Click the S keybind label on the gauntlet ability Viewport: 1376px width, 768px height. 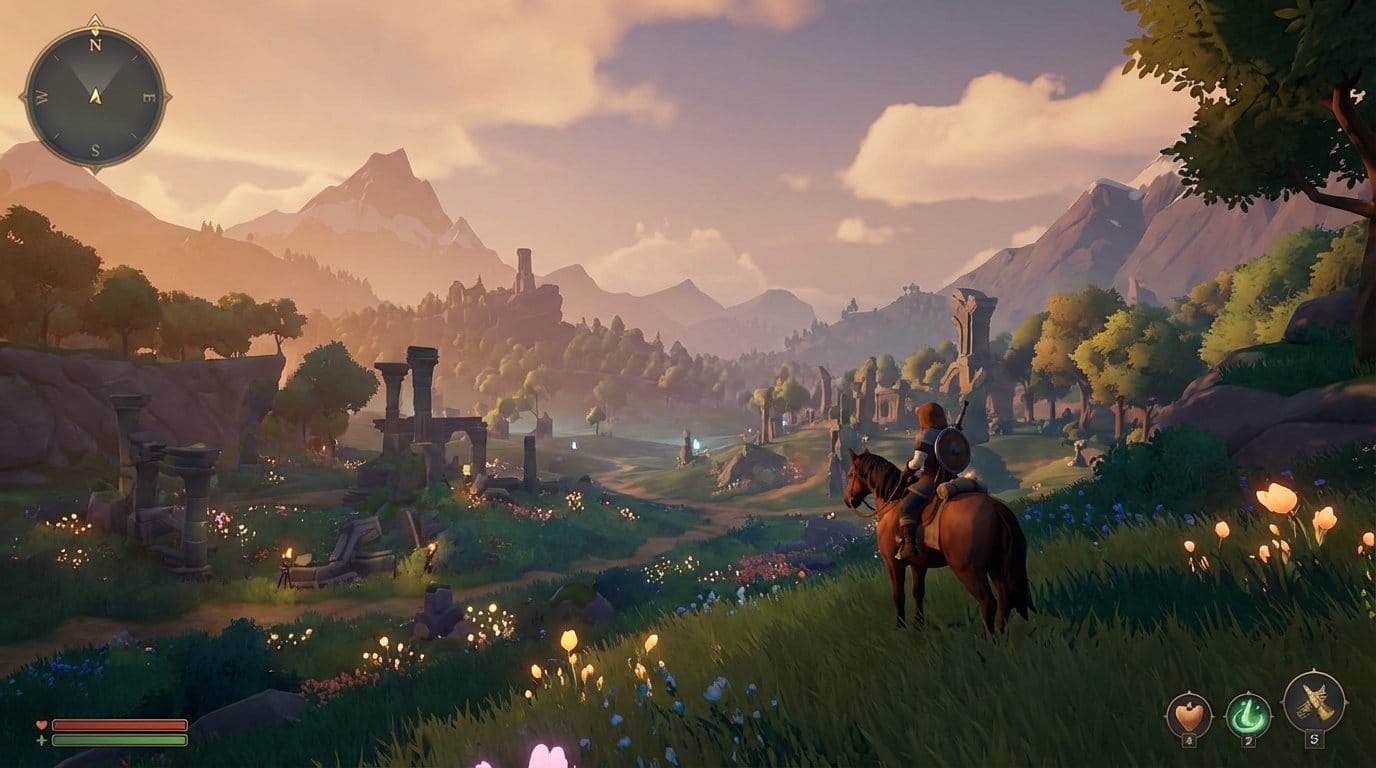tap(1315, 738)
